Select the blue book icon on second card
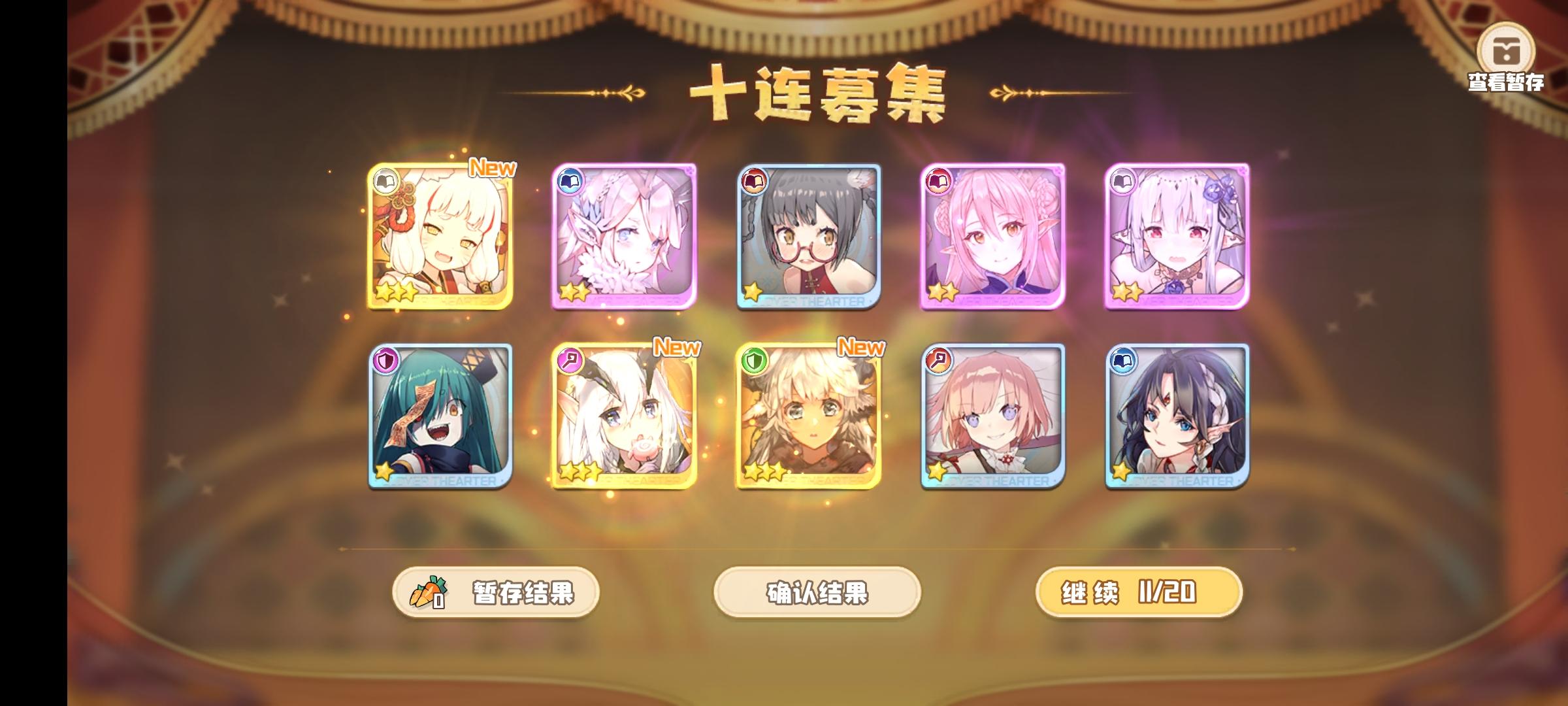This screenshot has height=706, width=1568. pyautogui.click(x=569, y=182)
